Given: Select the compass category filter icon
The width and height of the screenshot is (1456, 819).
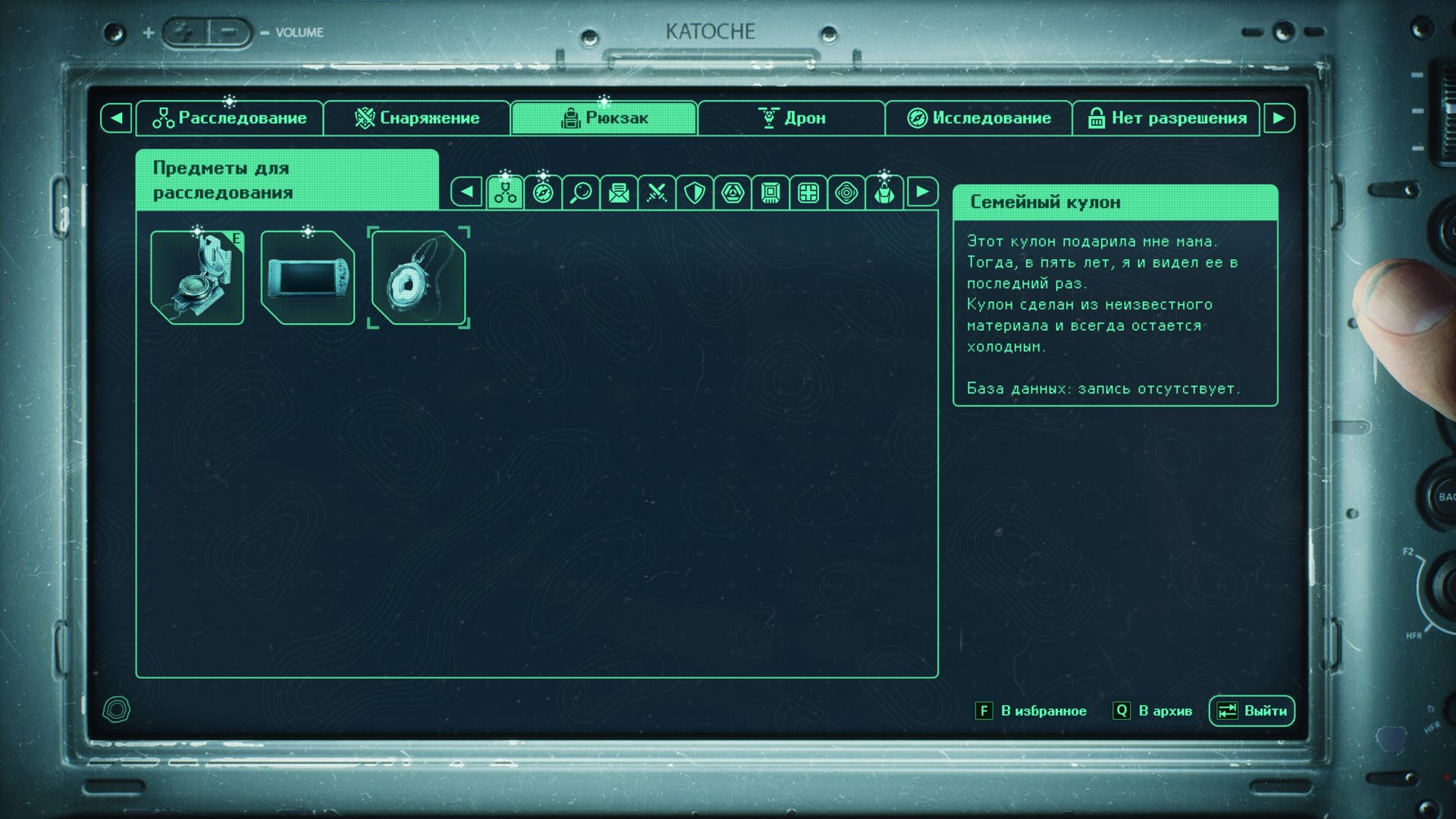Looking at the screenshot, I should click(543, 193).
